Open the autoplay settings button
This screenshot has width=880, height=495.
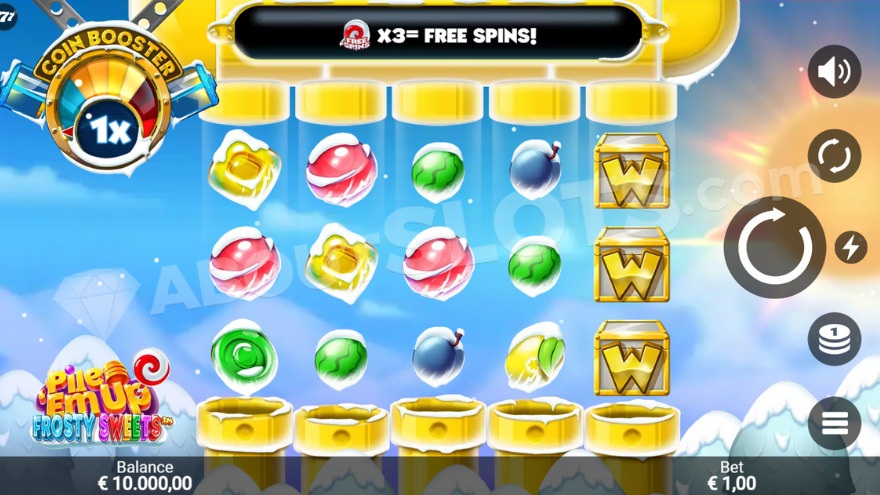[834, 156]
